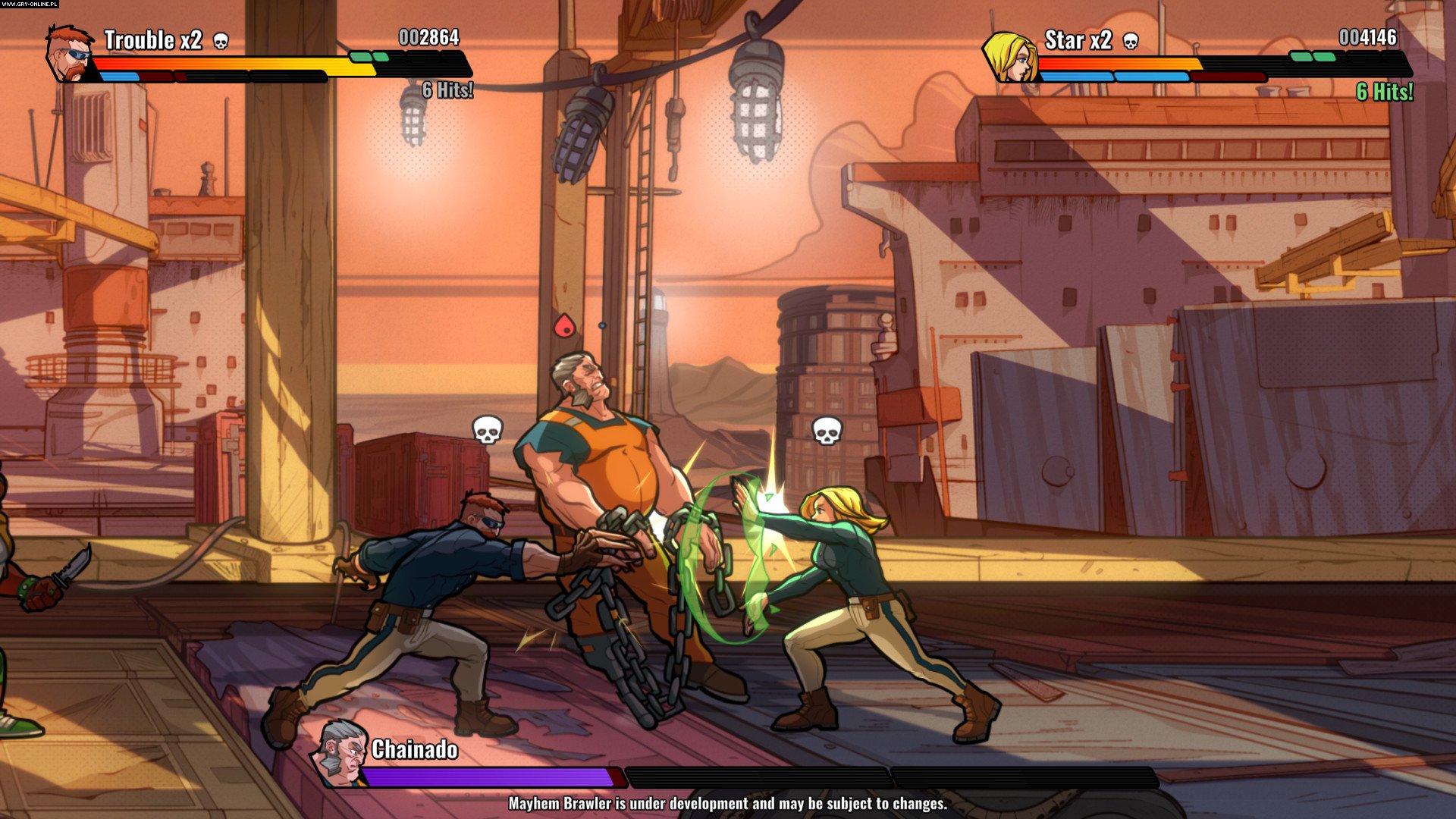Click Trouble's character portrait

click(69, 54)
